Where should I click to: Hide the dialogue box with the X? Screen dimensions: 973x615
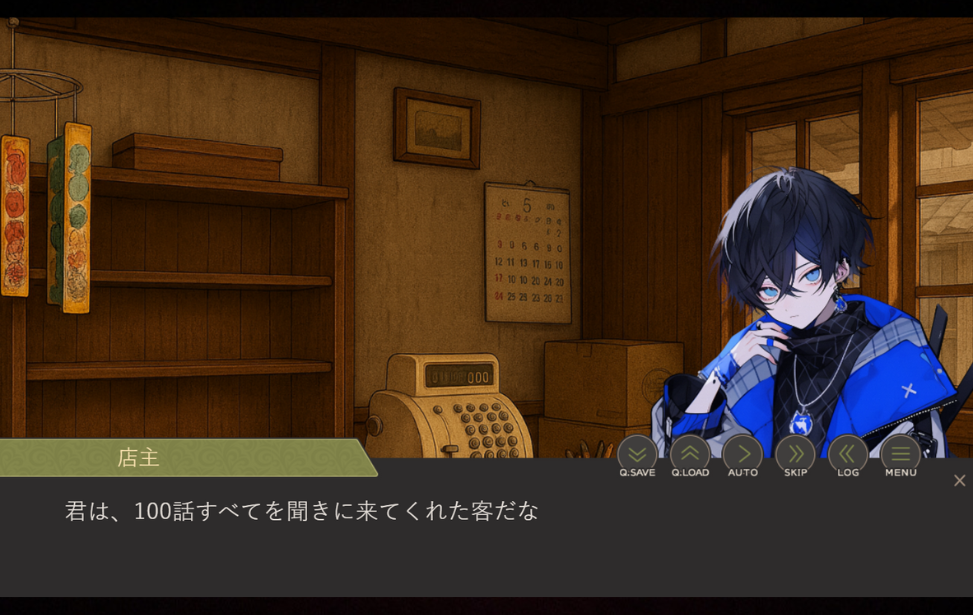point(959,481)
